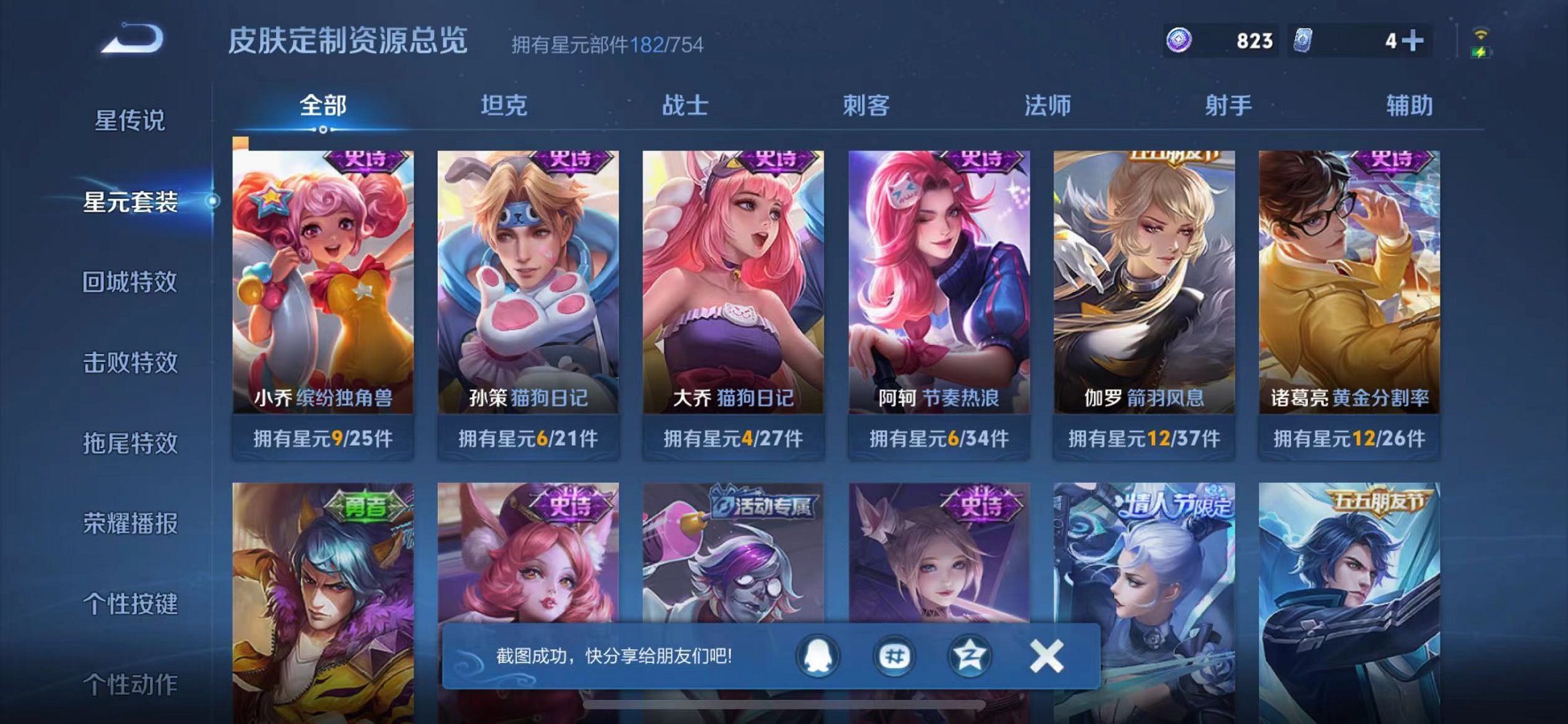This screenshot has height=724, width=1568.
Task: Tap the battery charging indicator
Action: [1482, 52]
